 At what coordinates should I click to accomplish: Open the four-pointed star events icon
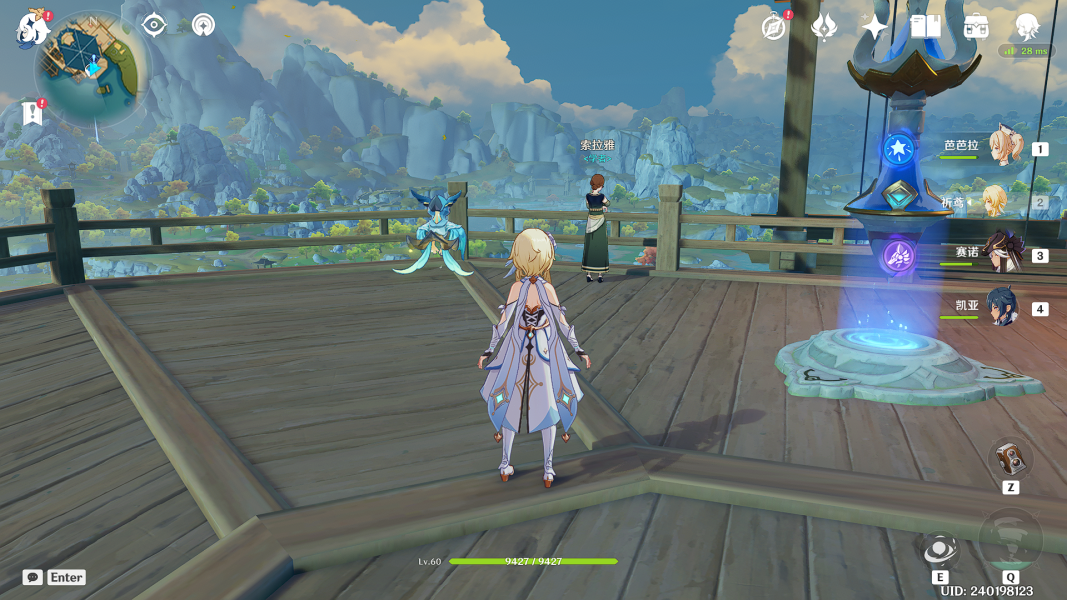pyautogui.click(x=875, y=27)
